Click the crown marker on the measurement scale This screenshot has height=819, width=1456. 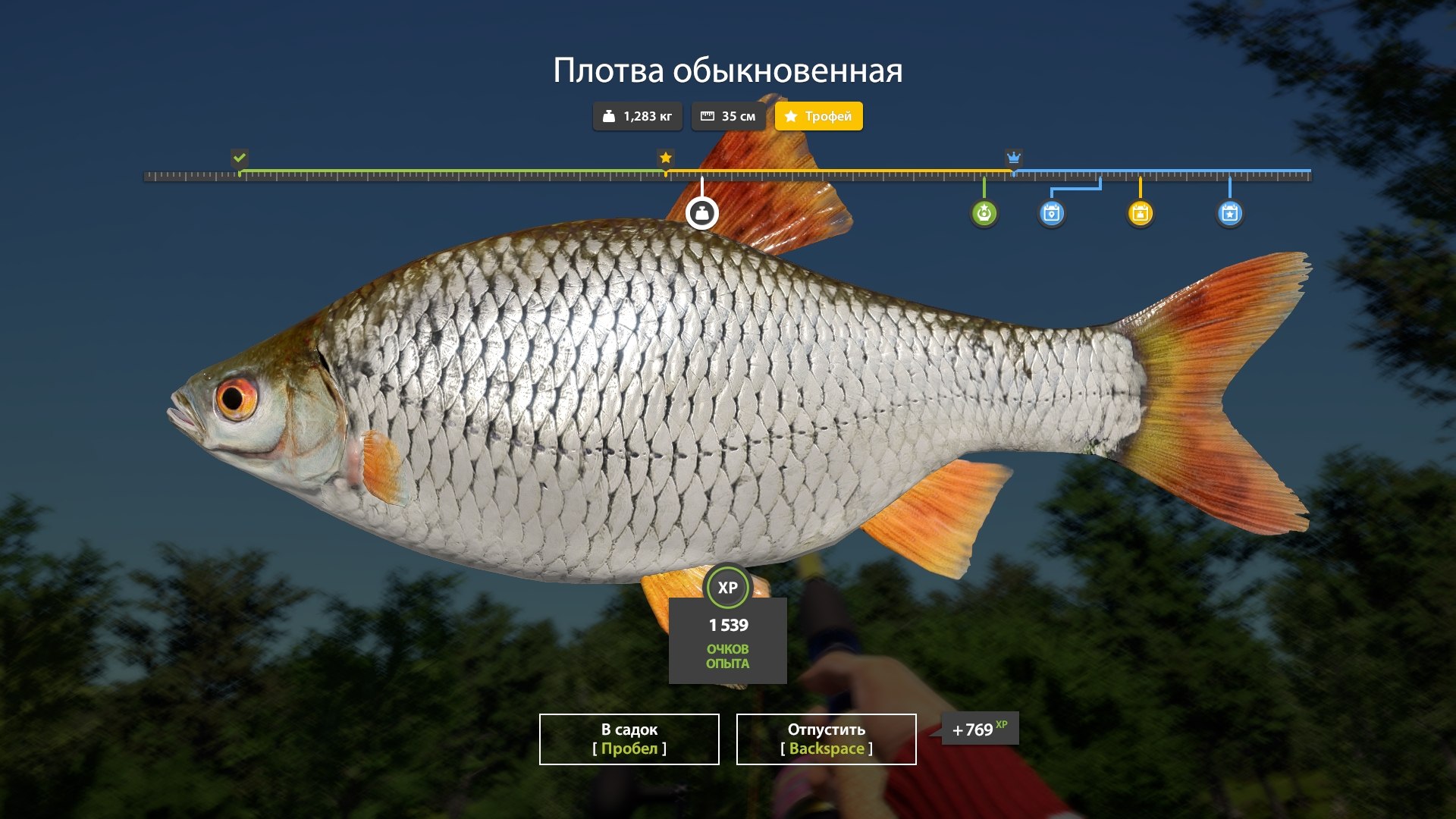pyautogui.click(x=1014, y=158)
